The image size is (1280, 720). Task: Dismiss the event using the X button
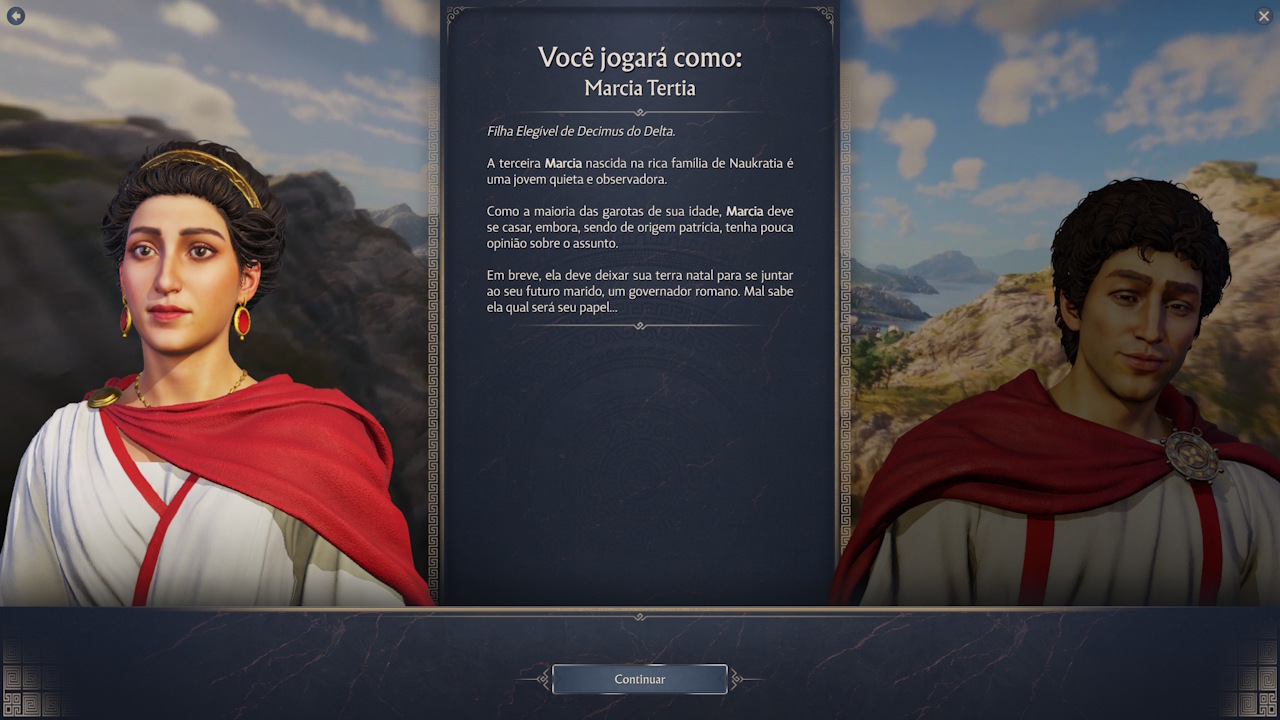click(1263, 16)
